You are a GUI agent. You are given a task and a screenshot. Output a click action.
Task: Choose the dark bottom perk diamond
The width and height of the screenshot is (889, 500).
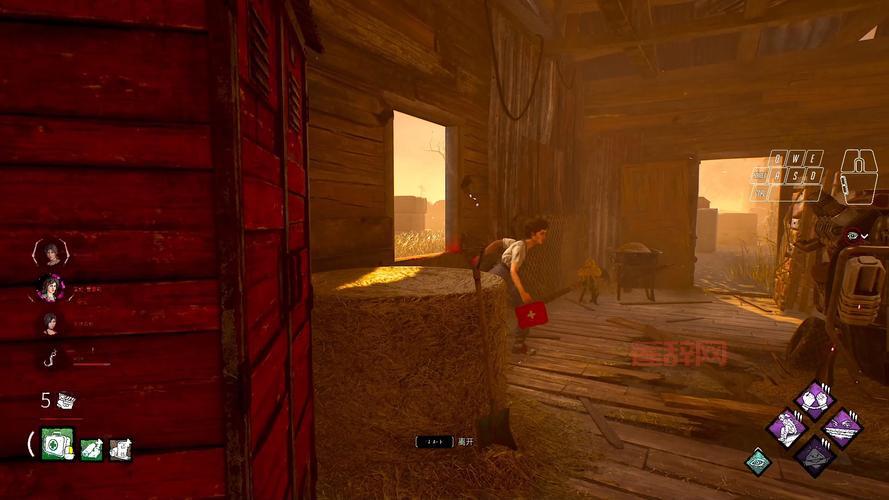click(x=814, y=456)
